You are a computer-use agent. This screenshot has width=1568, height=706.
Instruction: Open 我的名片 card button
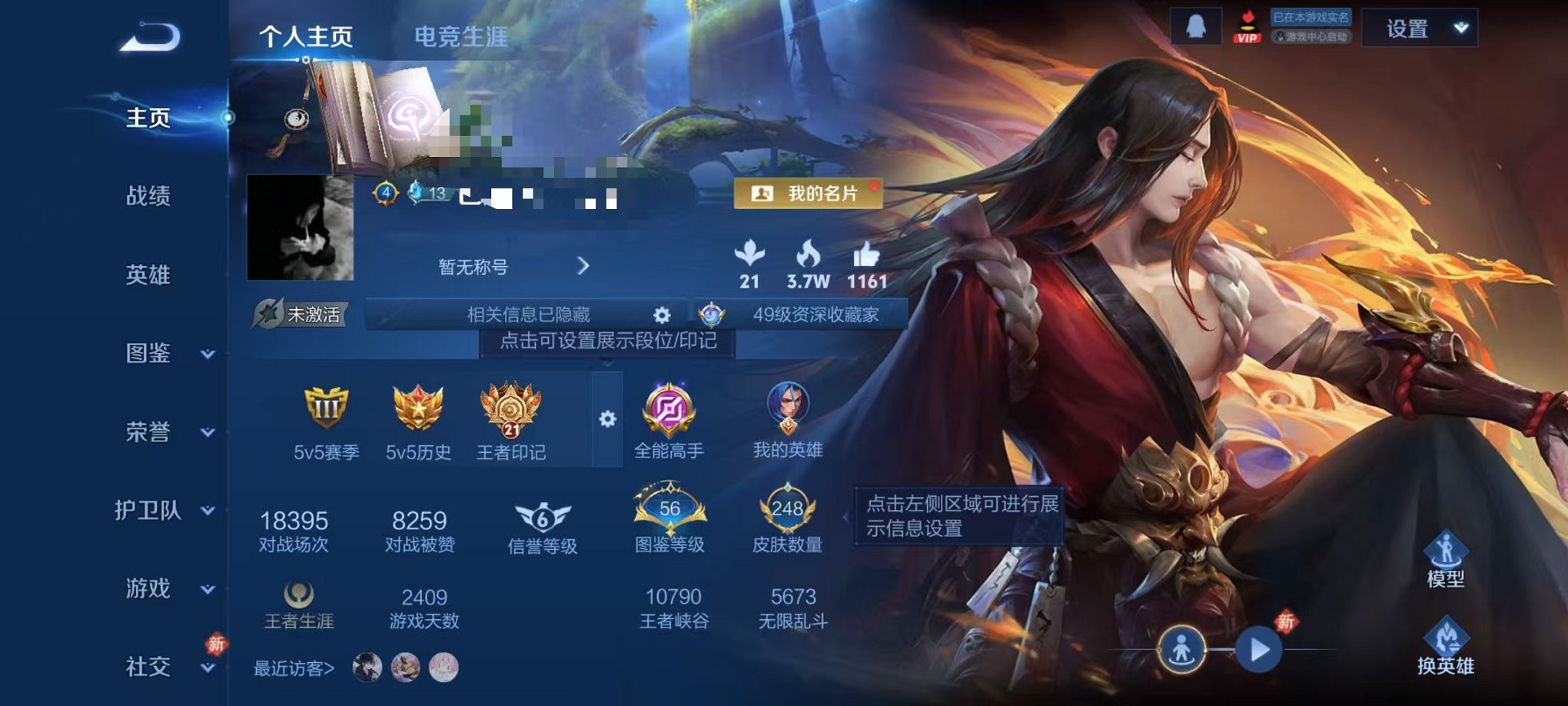(809, 195)
